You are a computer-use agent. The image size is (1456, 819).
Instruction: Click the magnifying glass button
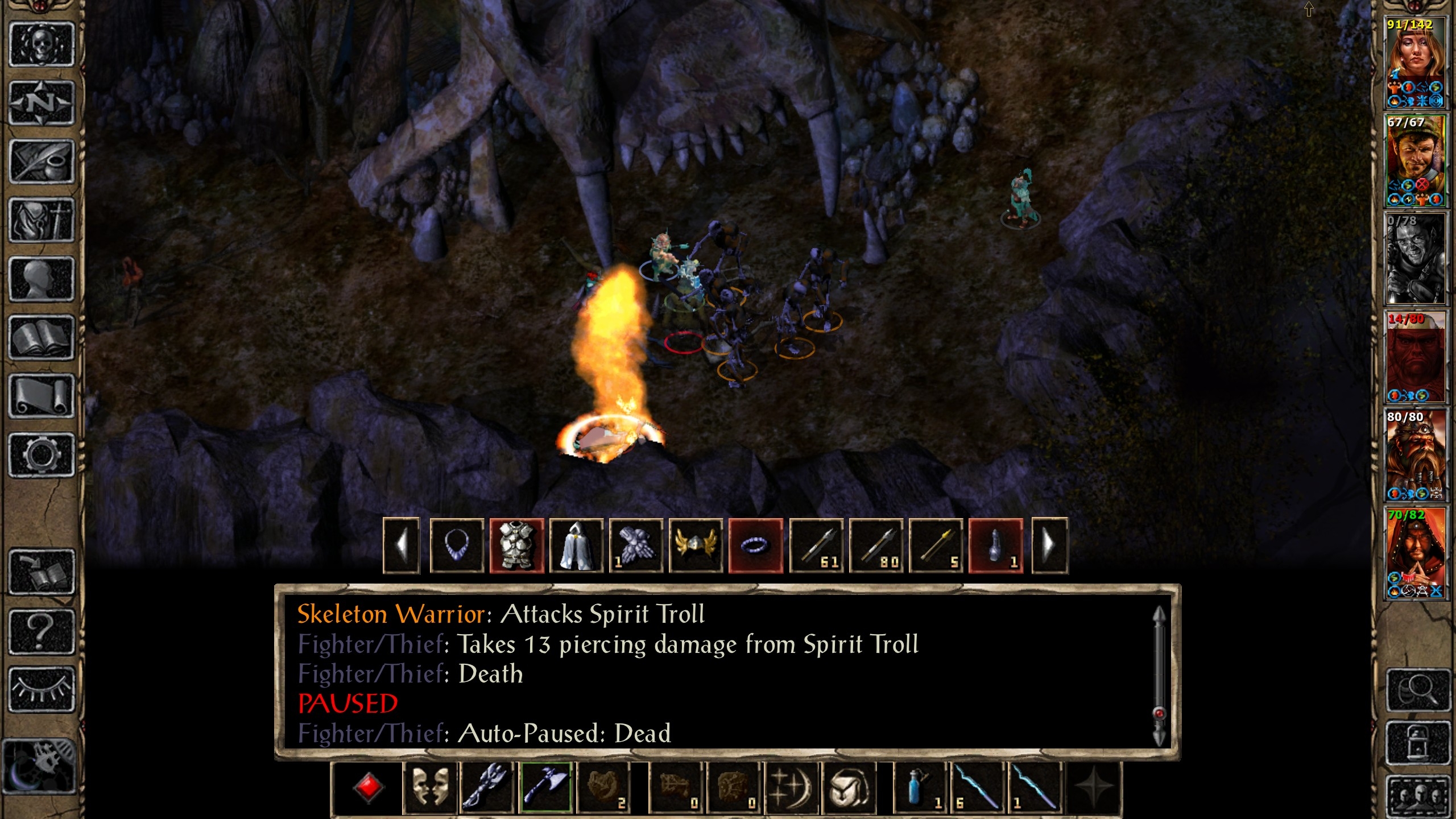(x=1418, y=690)
